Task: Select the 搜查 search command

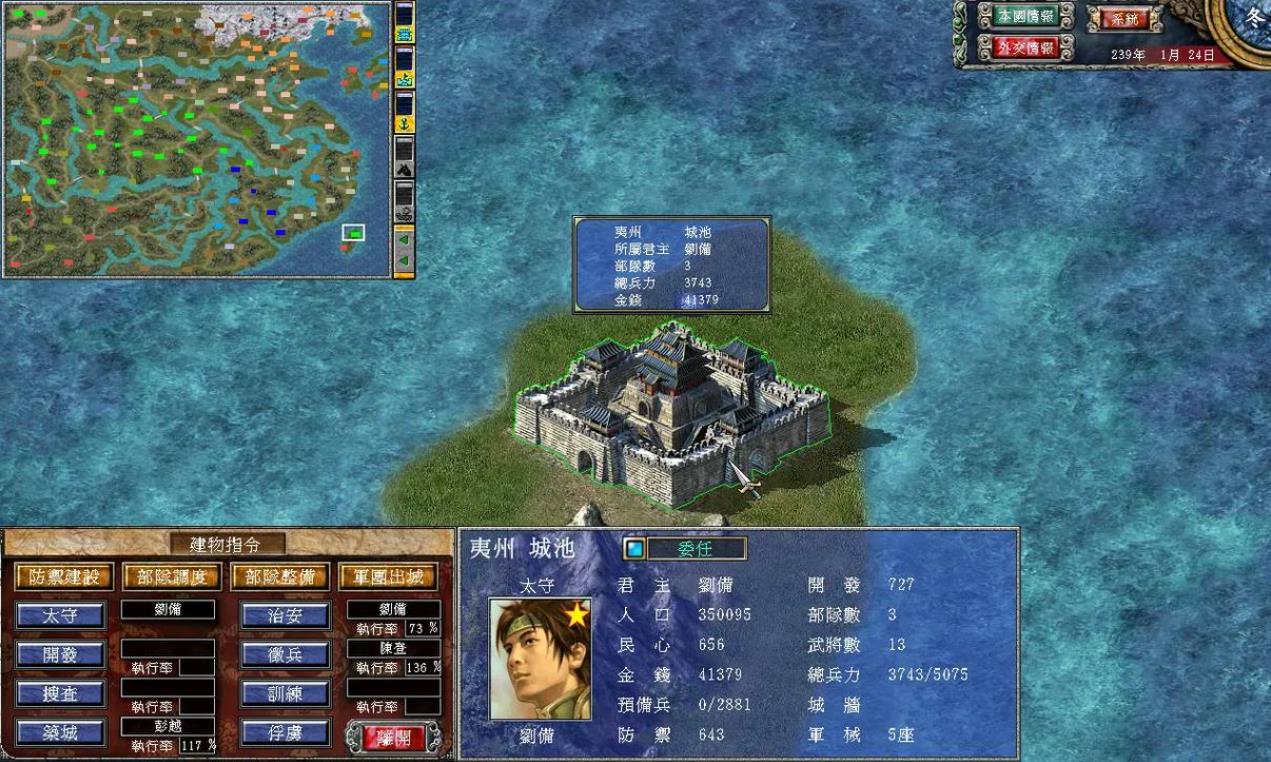Action: (61, 694)
